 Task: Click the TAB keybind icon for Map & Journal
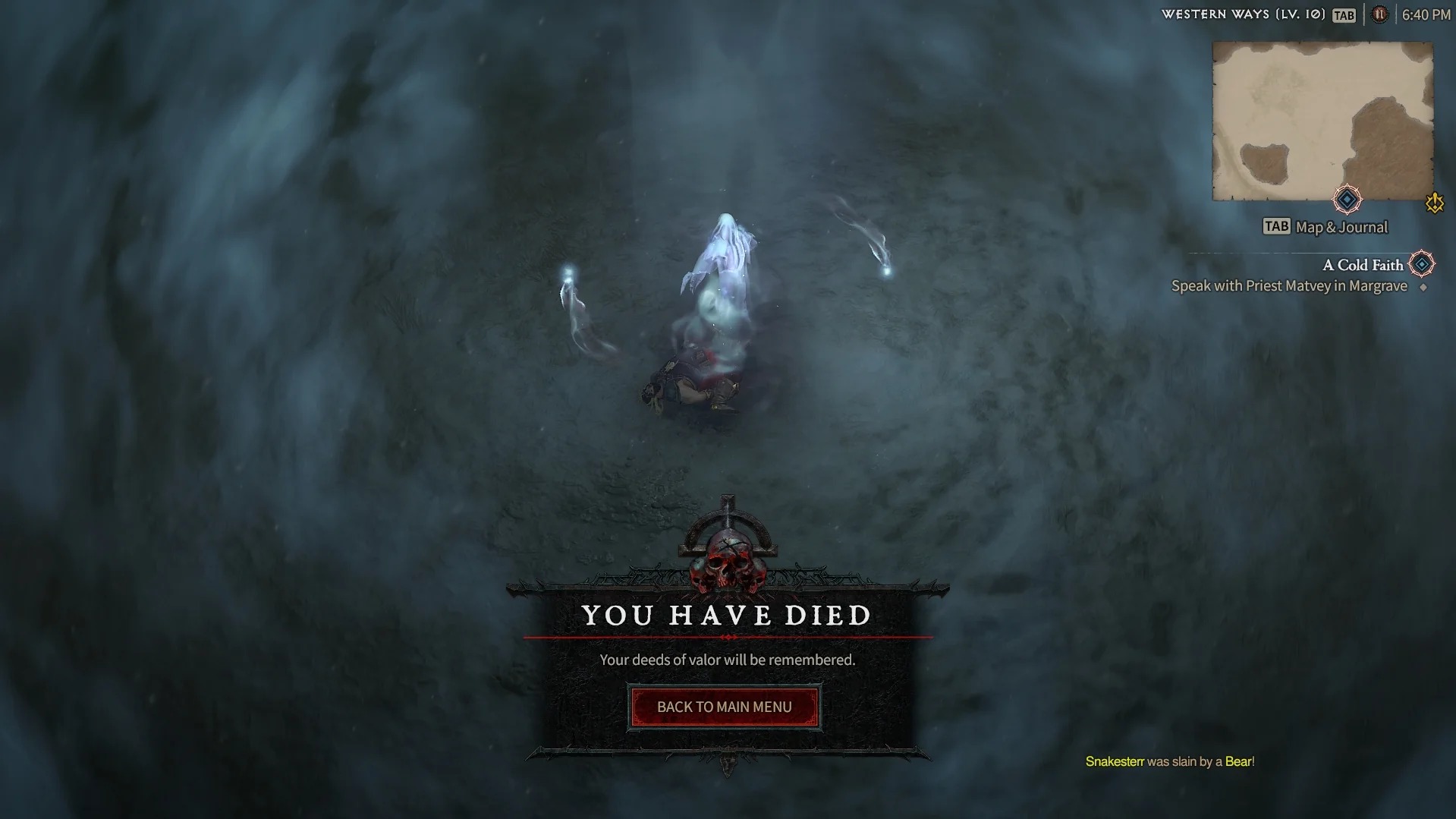1275,225
